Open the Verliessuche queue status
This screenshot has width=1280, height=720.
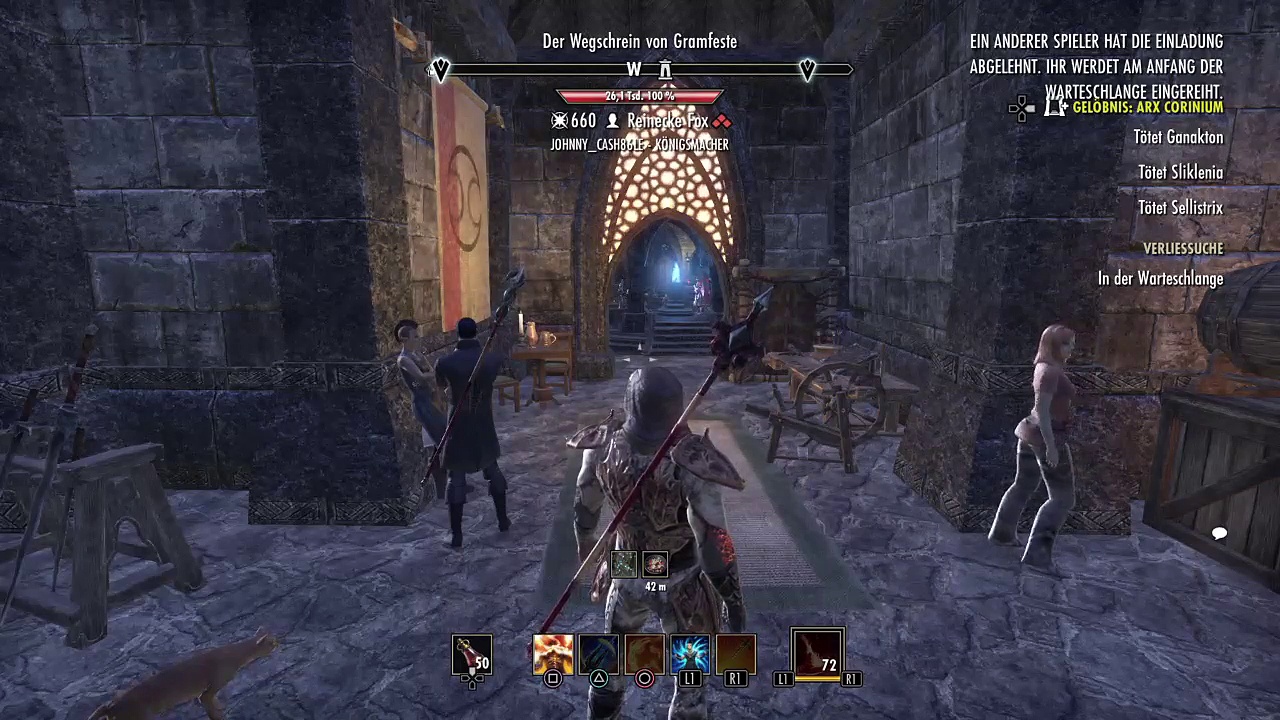pos(1183,248)
